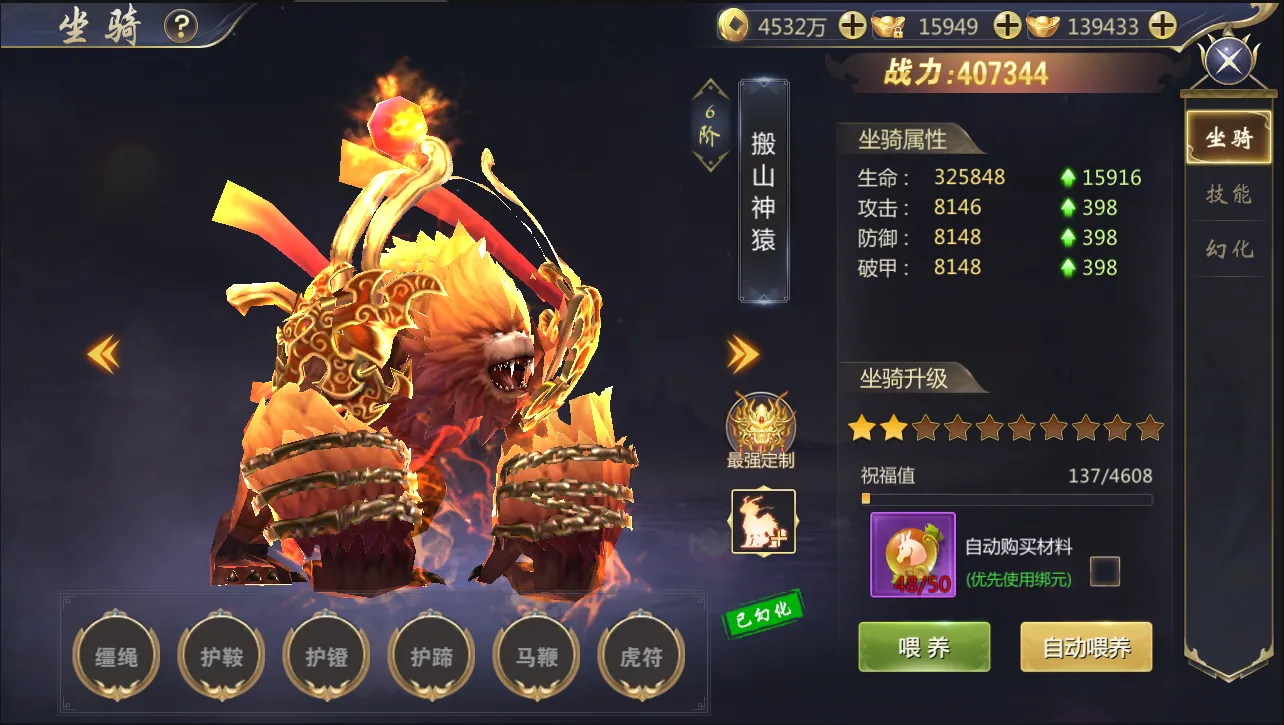Switch to the 技能 tab
Screen dimensions: 1284x725
(1228, 194)
